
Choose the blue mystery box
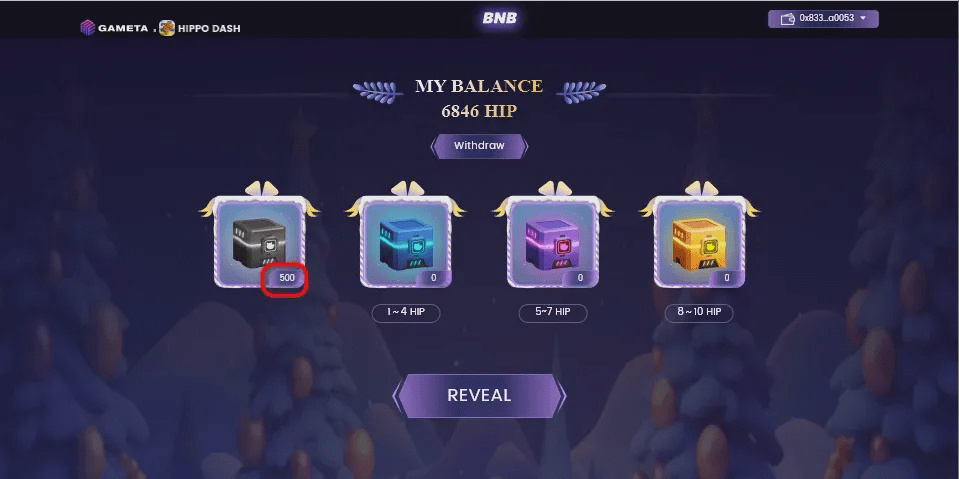tap(405, 242)
